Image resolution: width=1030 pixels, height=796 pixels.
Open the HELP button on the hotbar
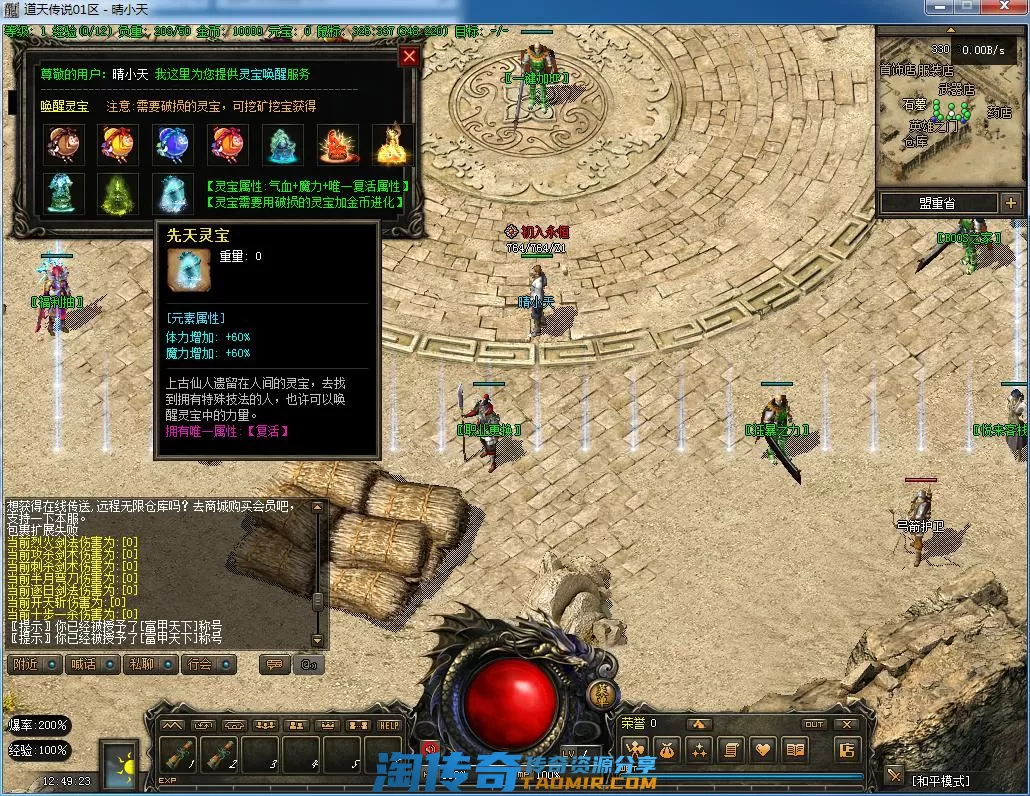pos(389,725)
